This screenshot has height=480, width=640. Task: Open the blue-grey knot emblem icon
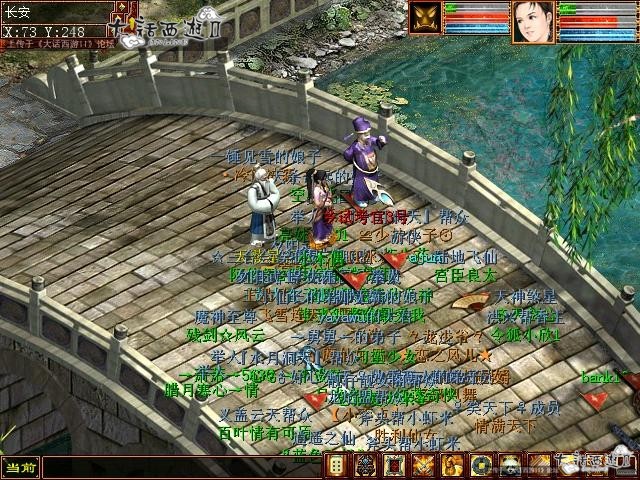[367, 466]
